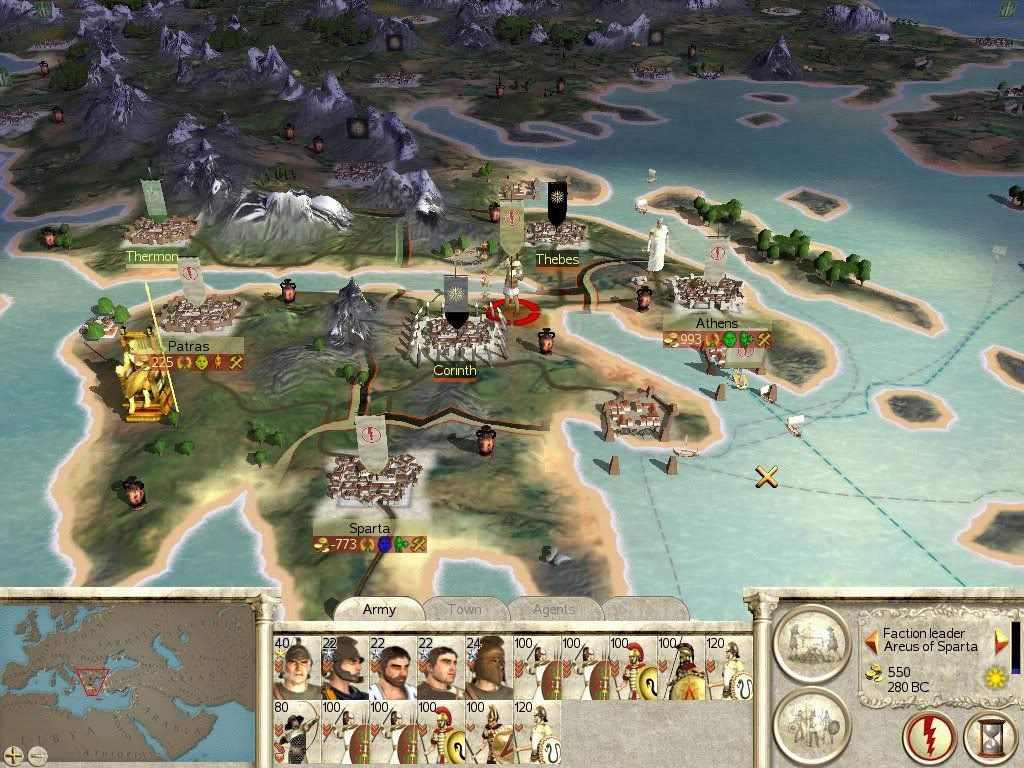Select the Athens settlement label

pyautogui.click(x=717, y=323)
